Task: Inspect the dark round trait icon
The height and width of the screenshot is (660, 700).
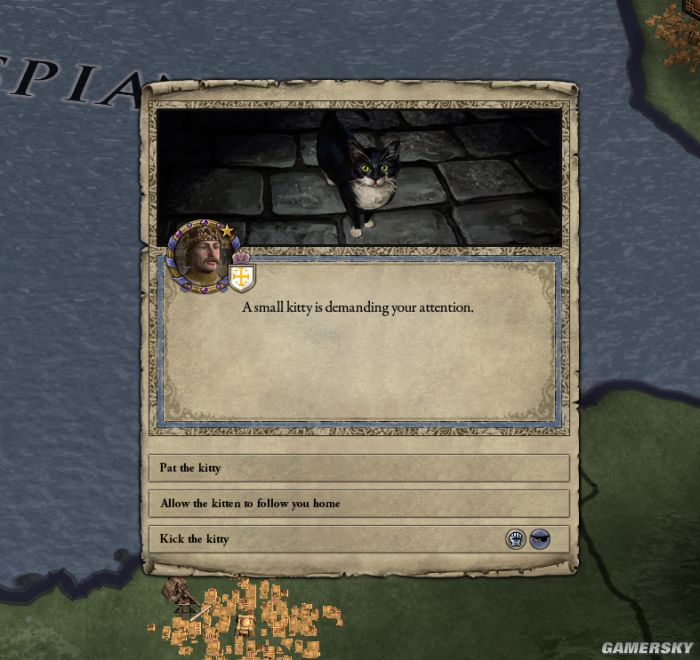Action: pos(540,539)
